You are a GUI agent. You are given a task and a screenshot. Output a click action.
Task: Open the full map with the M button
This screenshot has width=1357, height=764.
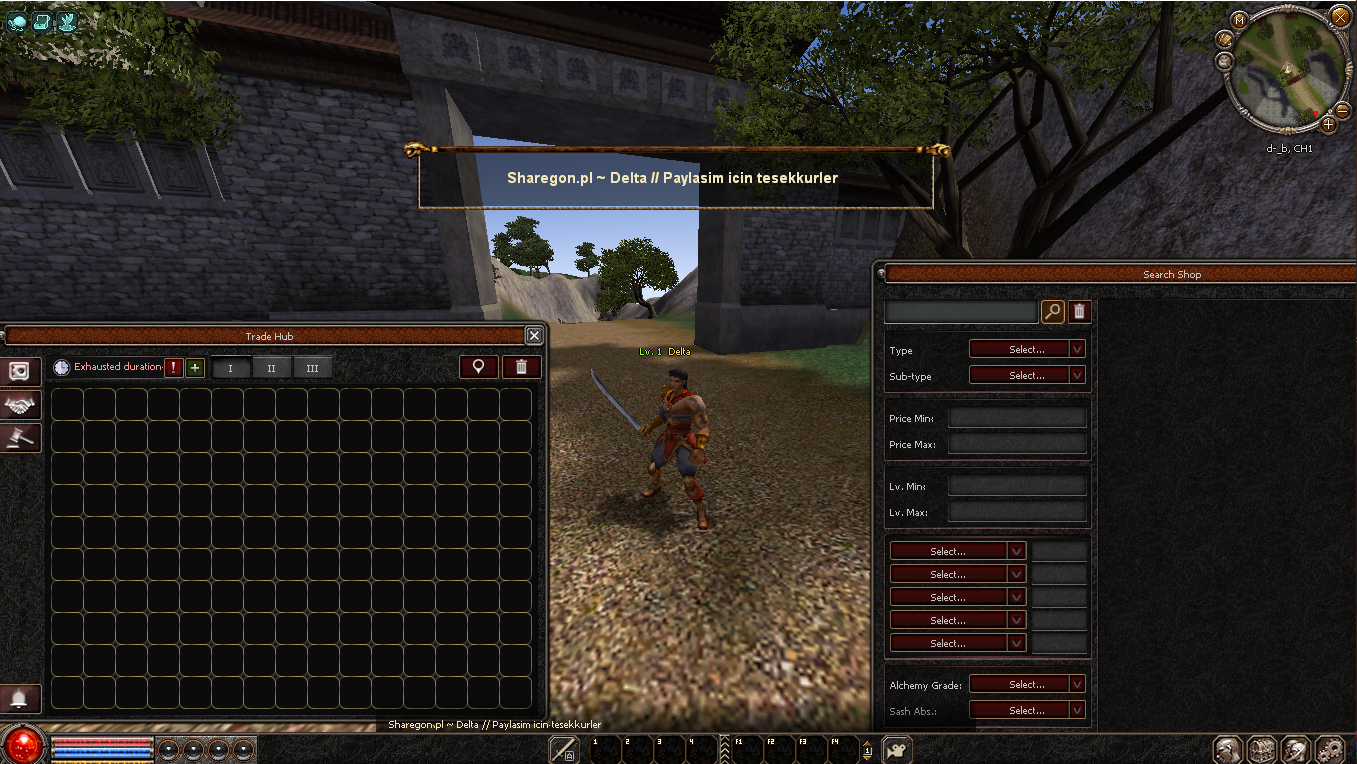pyautogui.click(x=1240, y=20)
